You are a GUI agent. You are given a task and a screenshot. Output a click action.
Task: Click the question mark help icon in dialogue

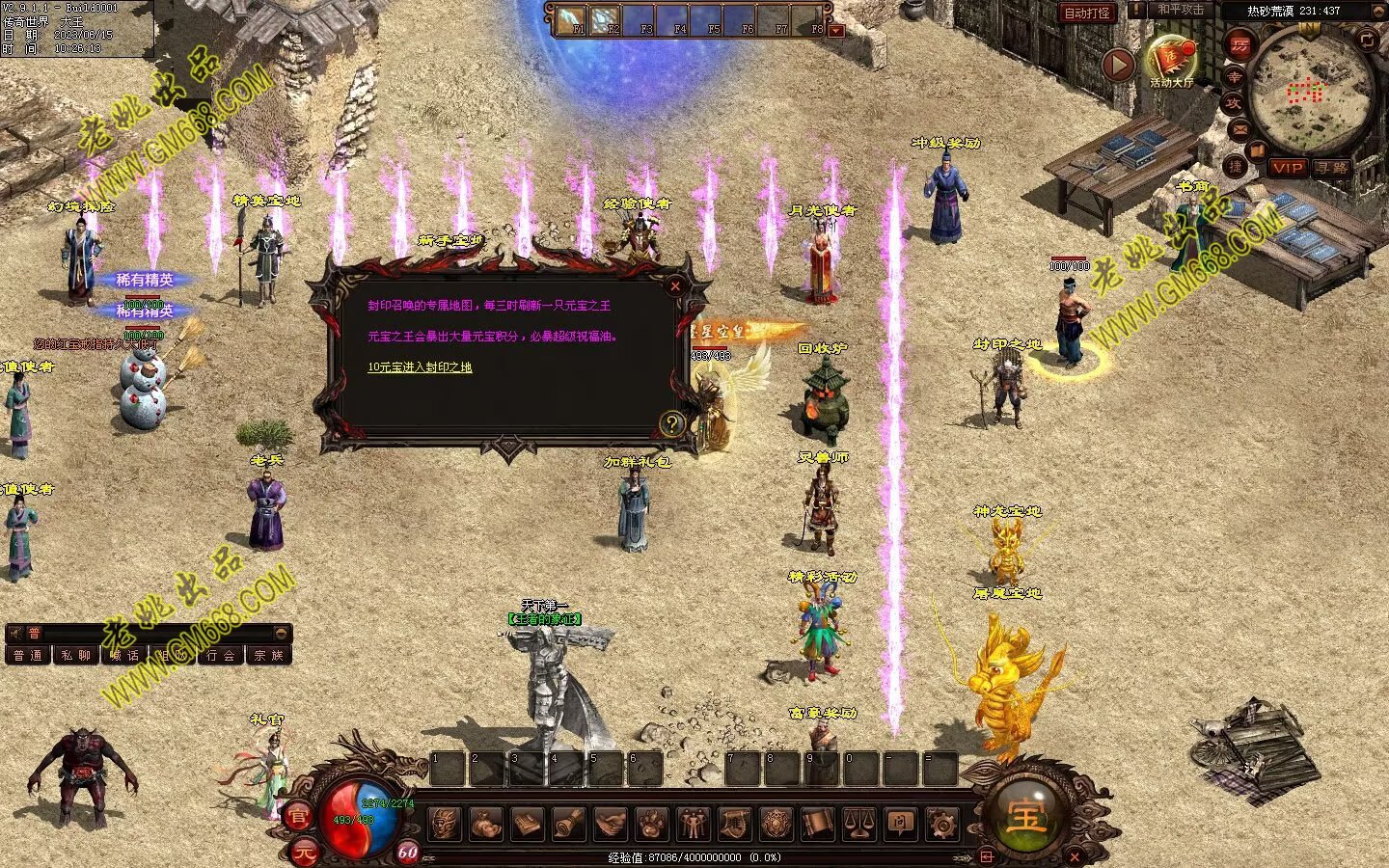(671, 423)
